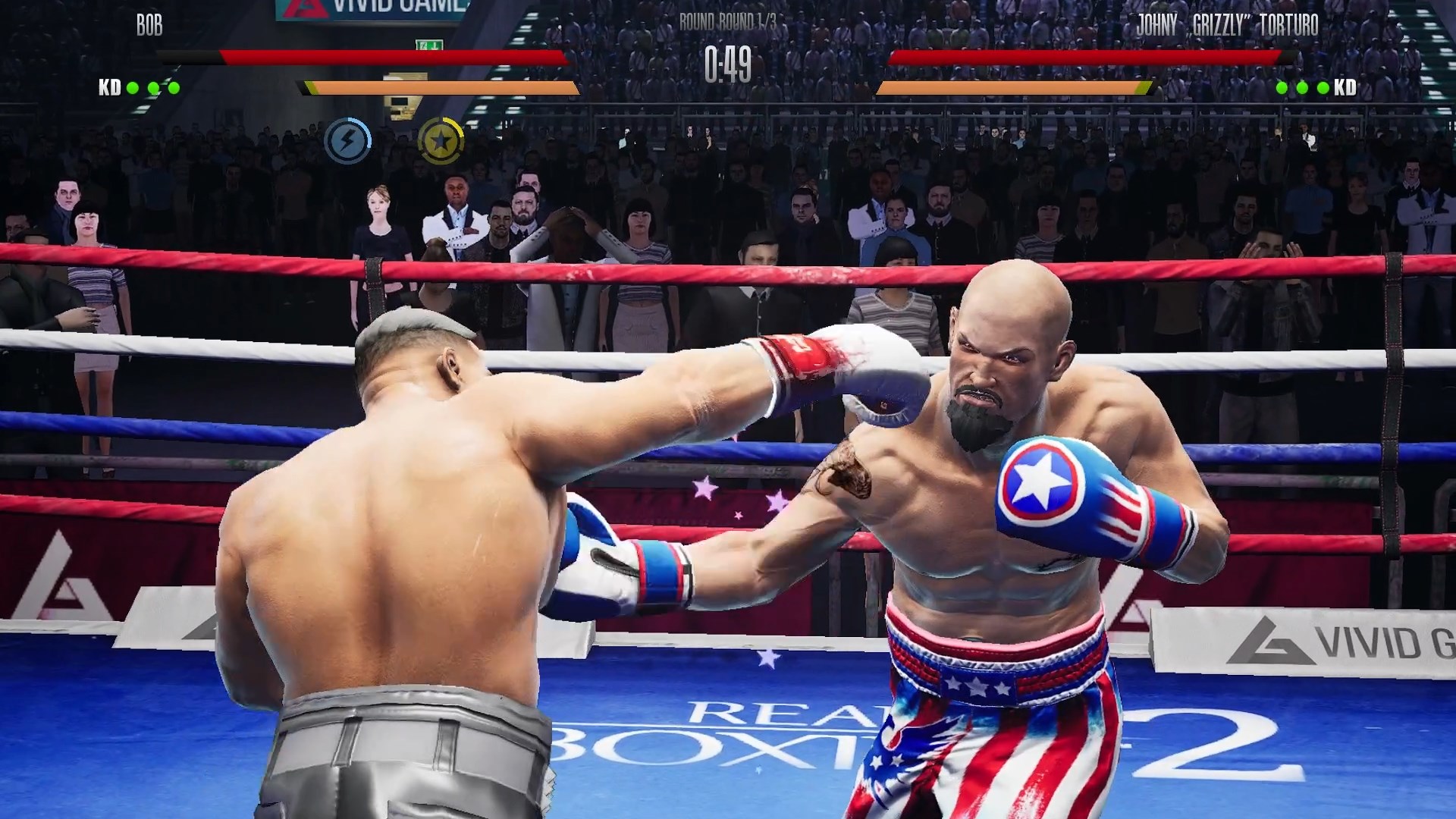Toggle the middle green dot next to Bob's KD

pyautogui.click(x=153, y=88)
